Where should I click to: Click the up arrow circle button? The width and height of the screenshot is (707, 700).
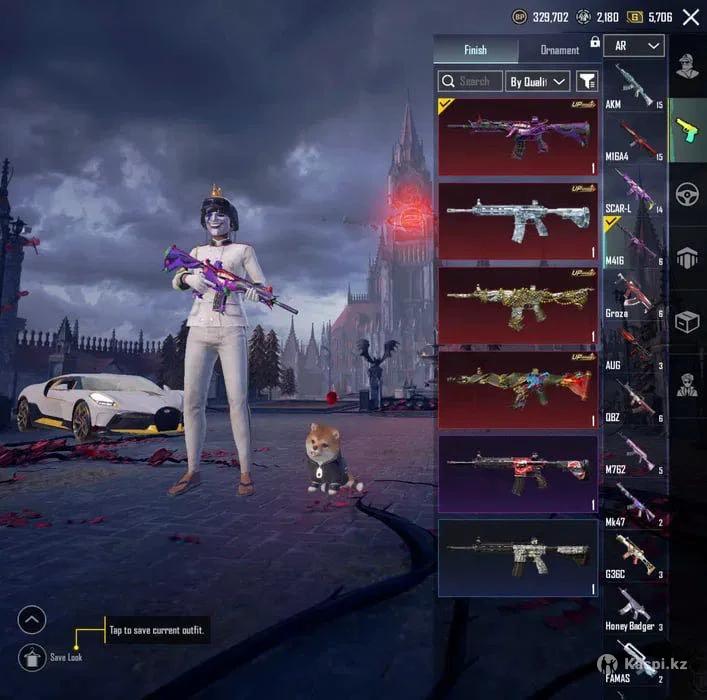click(x=32, y=620)
